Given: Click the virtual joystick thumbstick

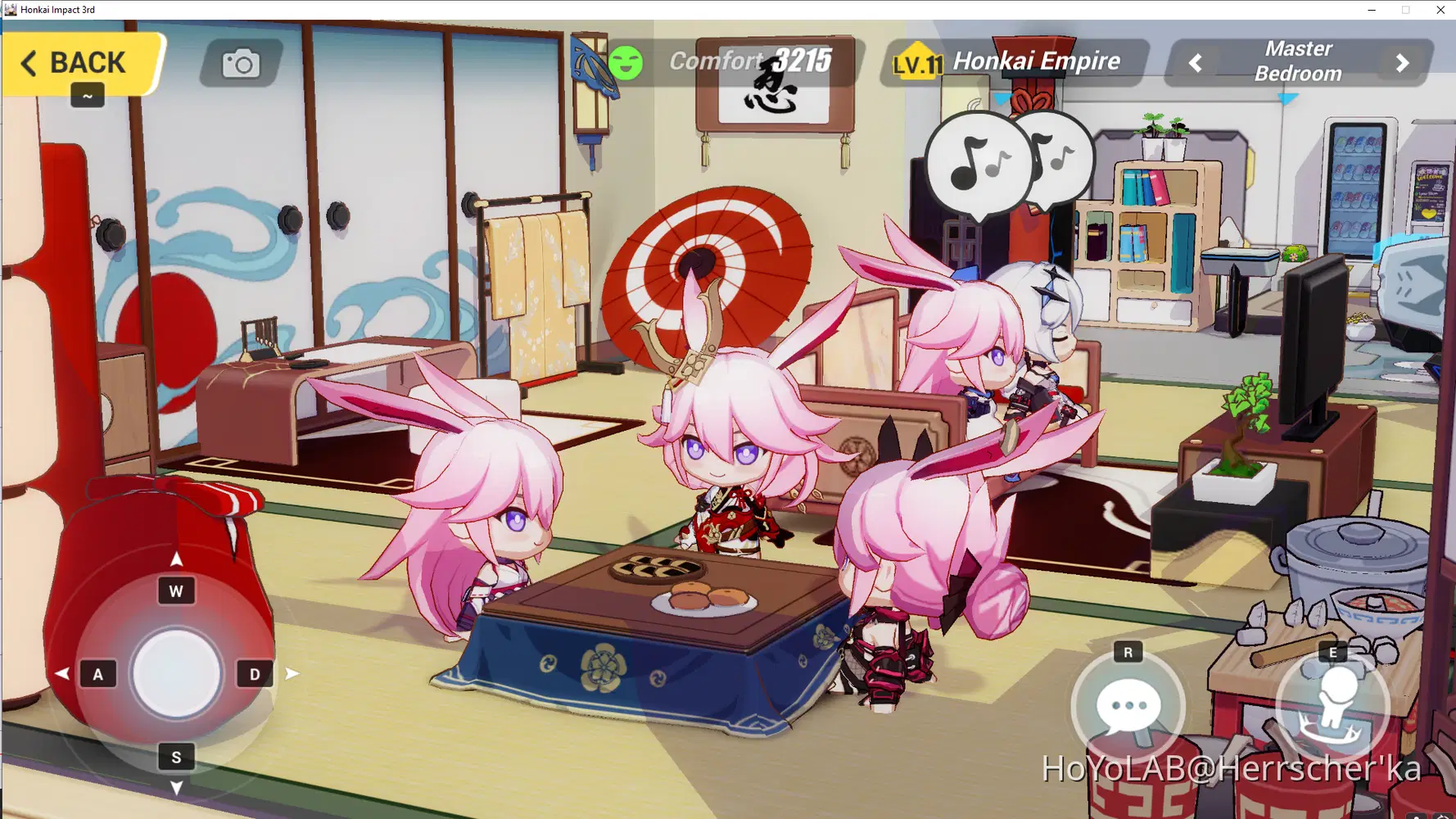Looking at the screenshot, I should [x=175, y=673].
